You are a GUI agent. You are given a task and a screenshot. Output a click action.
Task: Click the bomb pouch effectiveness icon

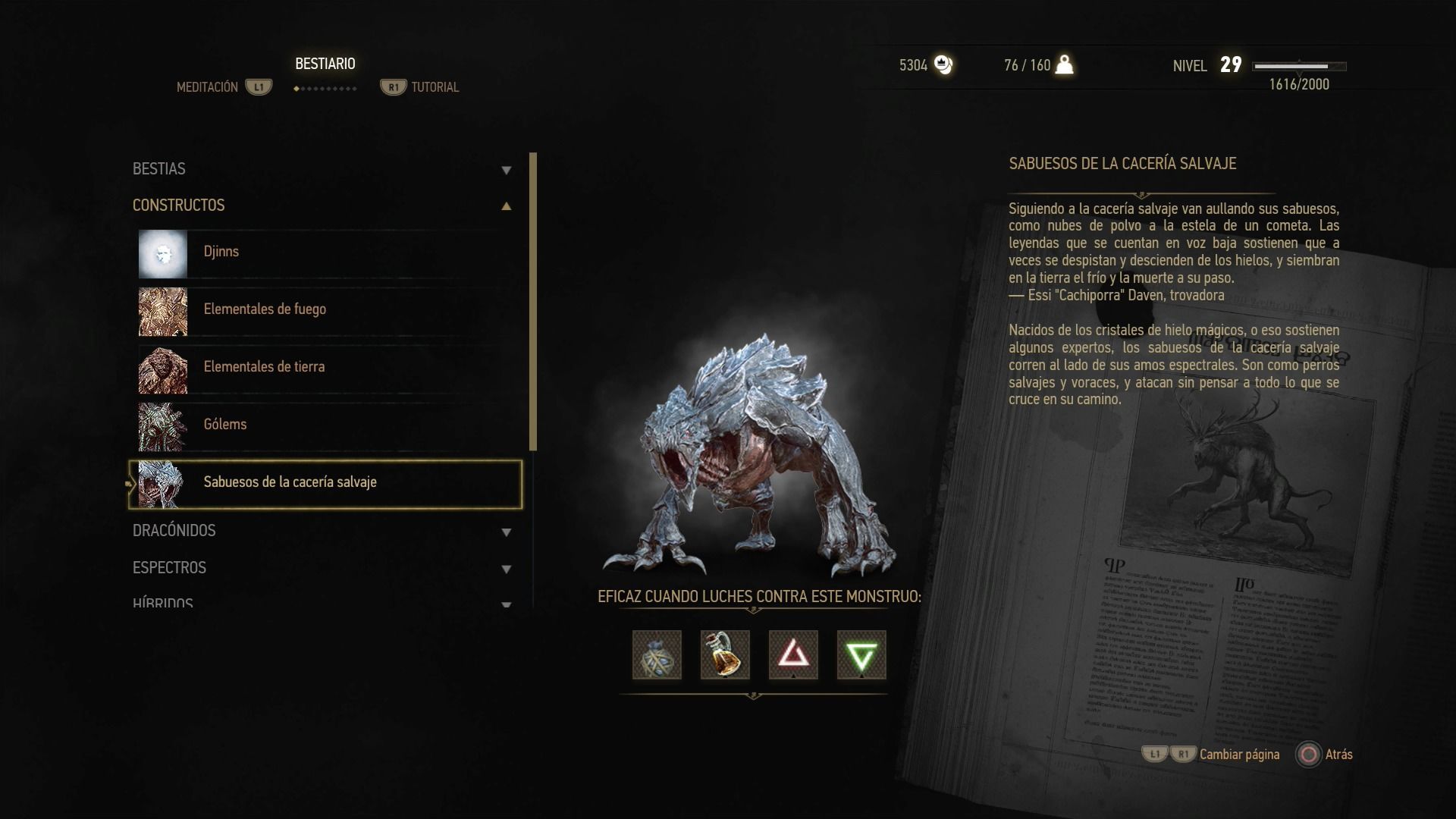(657, 655)
